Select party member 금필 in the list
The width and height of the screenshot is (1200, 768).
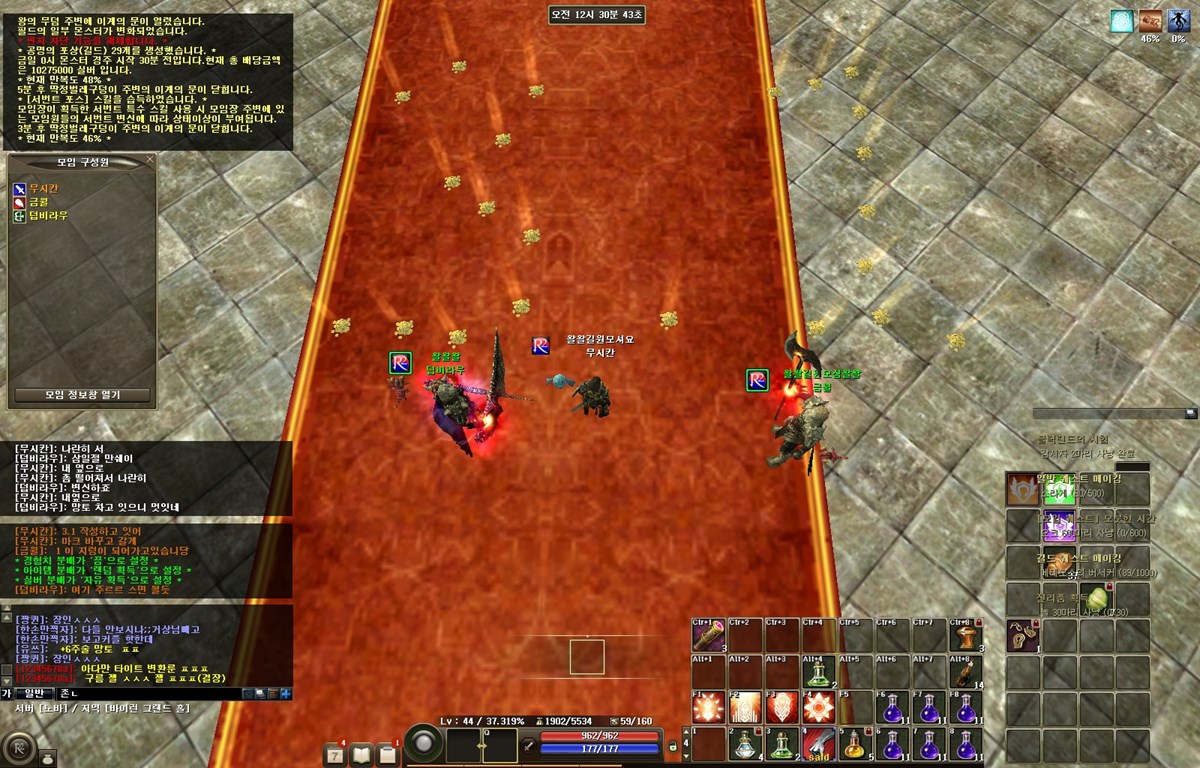pyautogui.click(x=38, y=201)
